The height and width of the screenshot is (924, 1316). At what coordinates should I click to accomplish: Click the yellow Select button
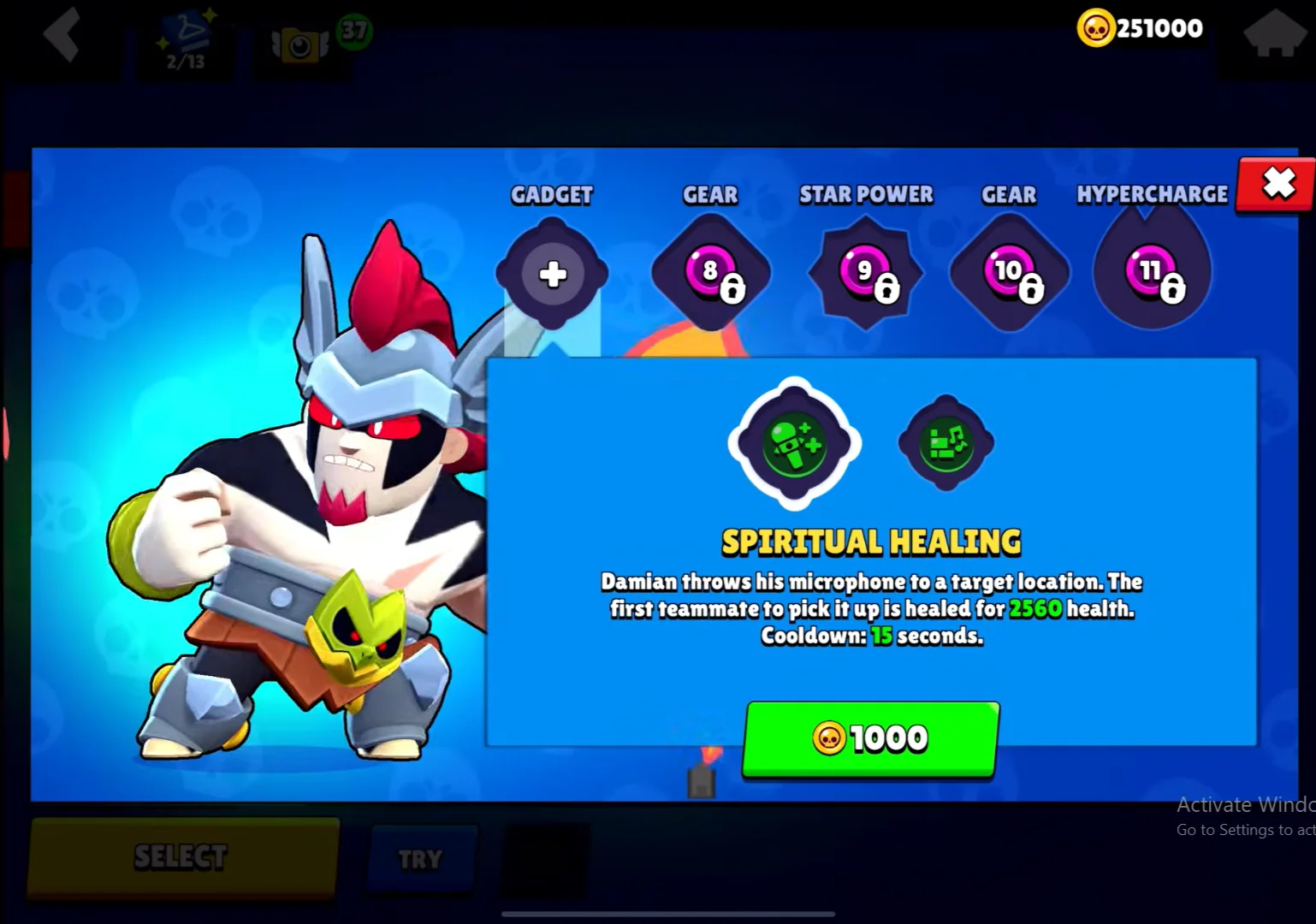181,856
